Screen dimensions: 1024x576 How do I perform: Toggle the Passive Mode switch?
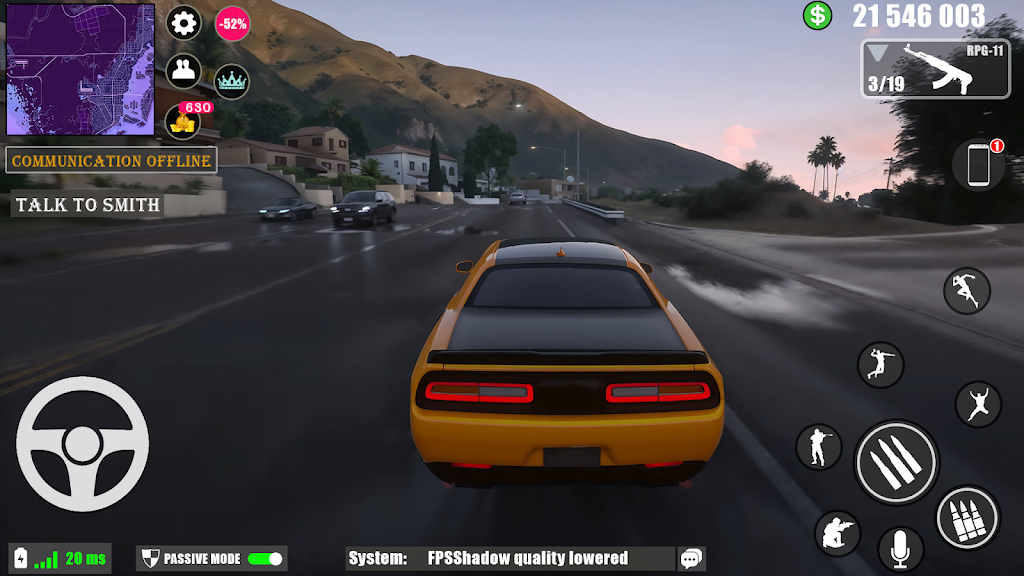(265, 559)
